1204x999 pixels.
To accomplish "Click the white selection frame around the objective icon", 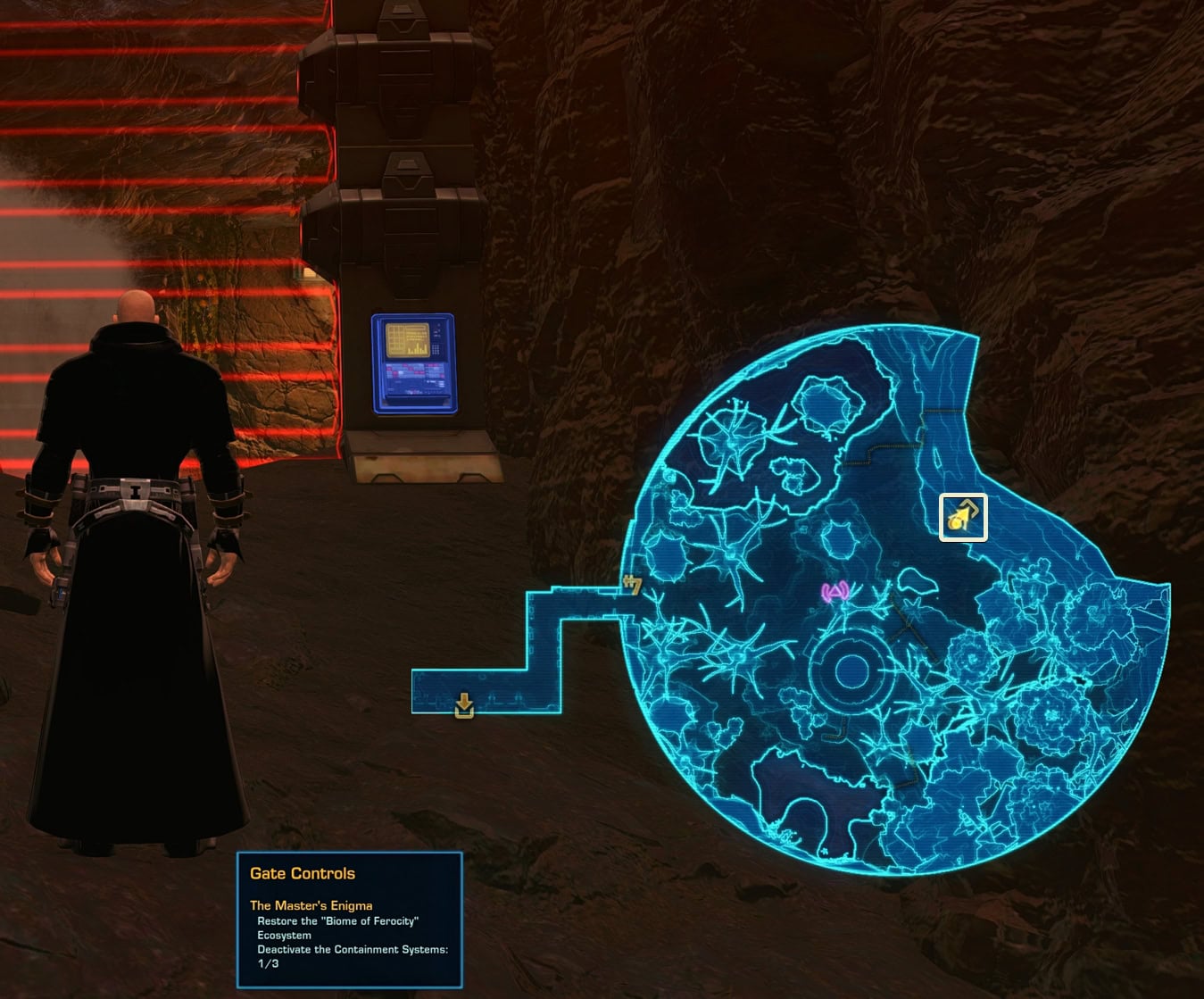I will pyautogui.click(x=962, y=518).
